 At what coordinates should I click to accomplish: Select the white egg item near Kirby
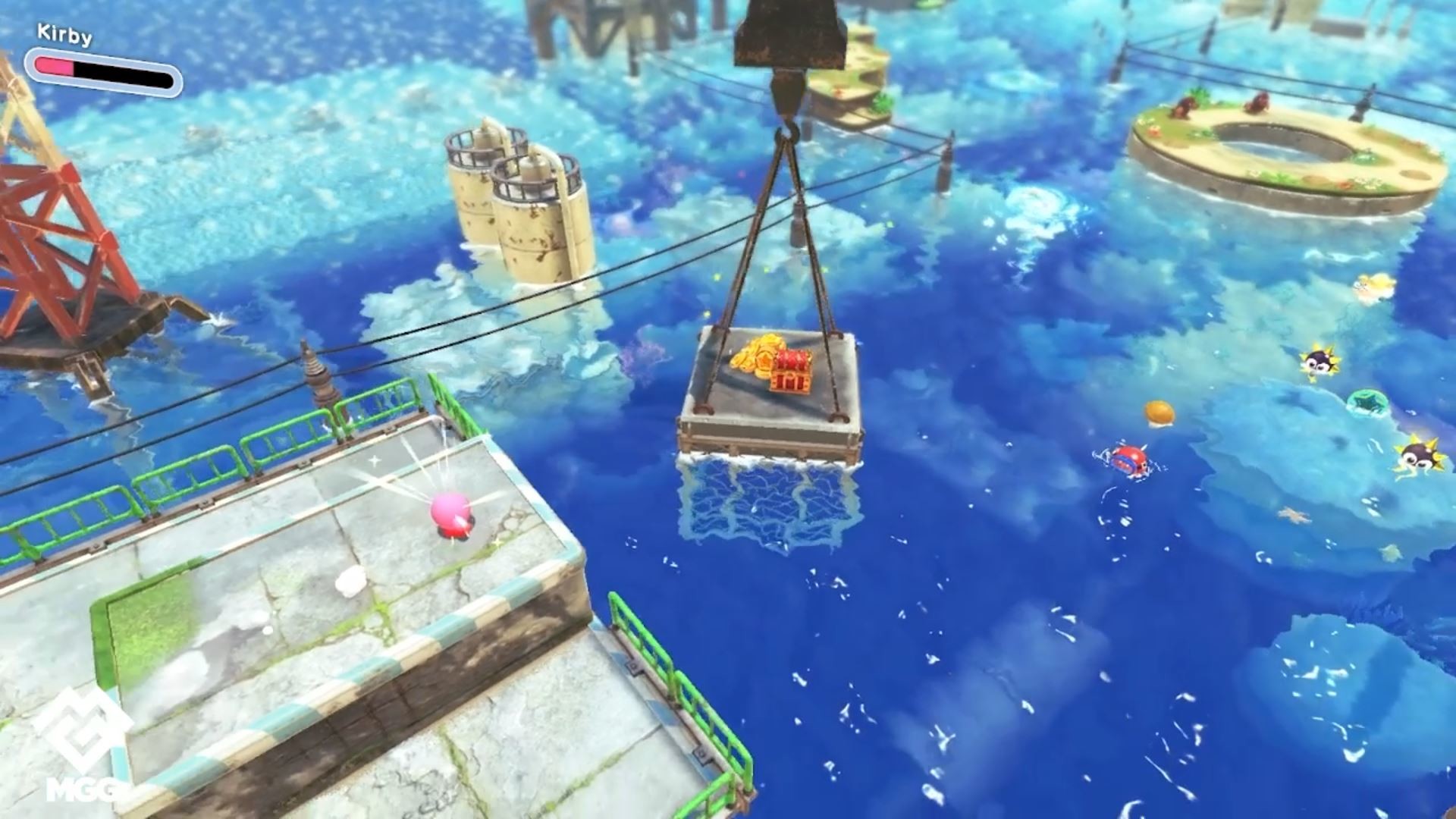(x=350, y=582)
